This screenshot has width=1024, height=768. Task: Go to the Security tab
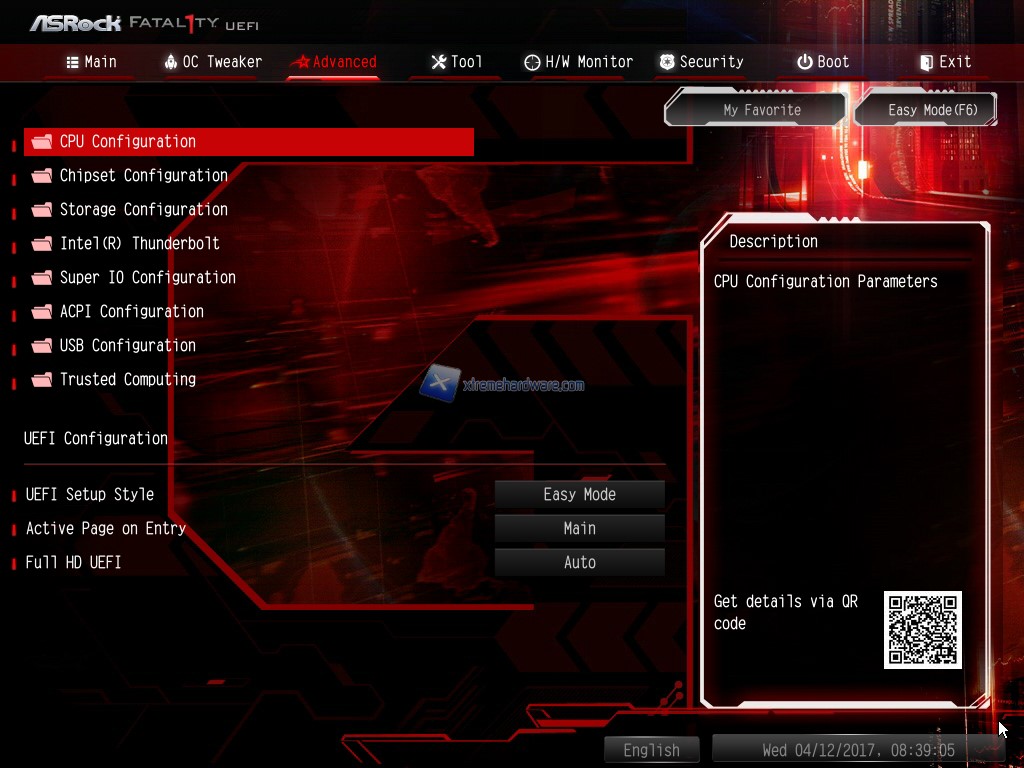click(700, 62)
